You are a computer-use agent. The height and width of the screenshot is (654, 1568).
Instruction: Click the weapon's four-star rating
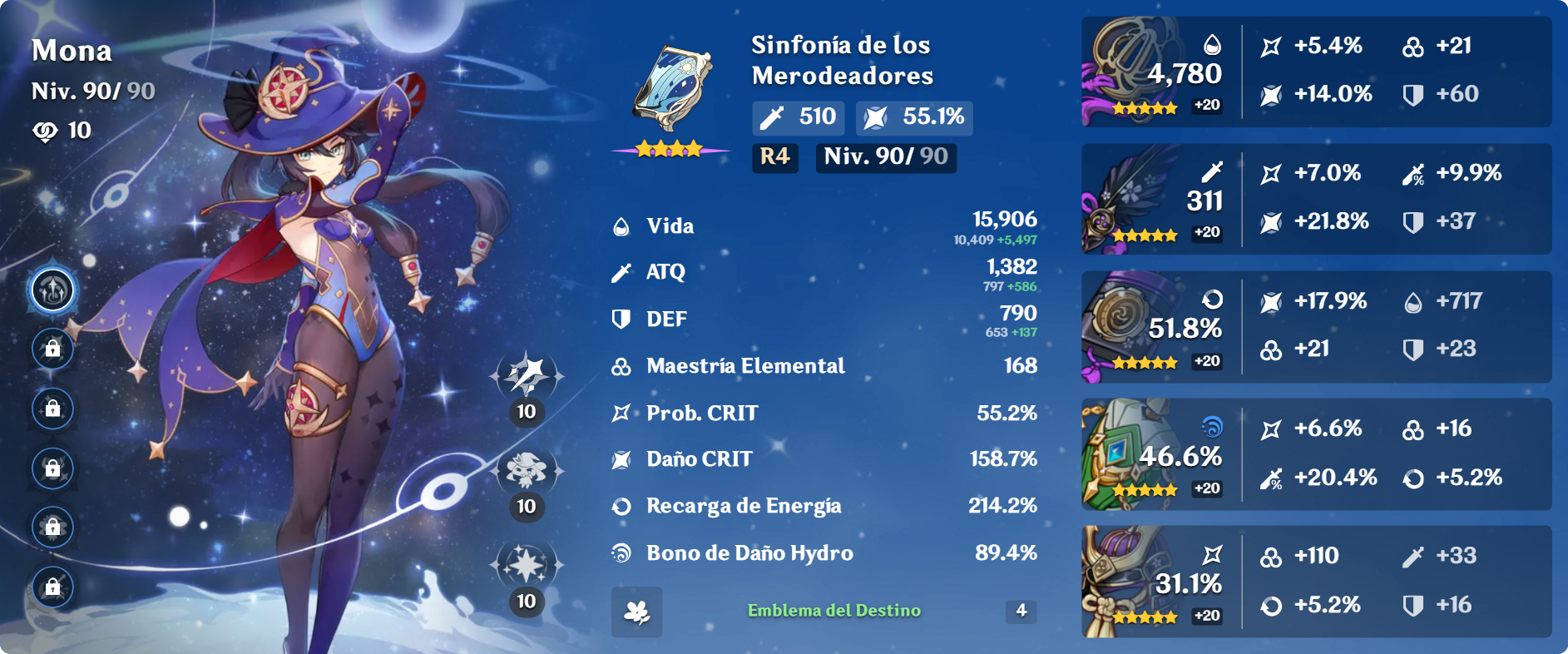click(x=668, y=146)
